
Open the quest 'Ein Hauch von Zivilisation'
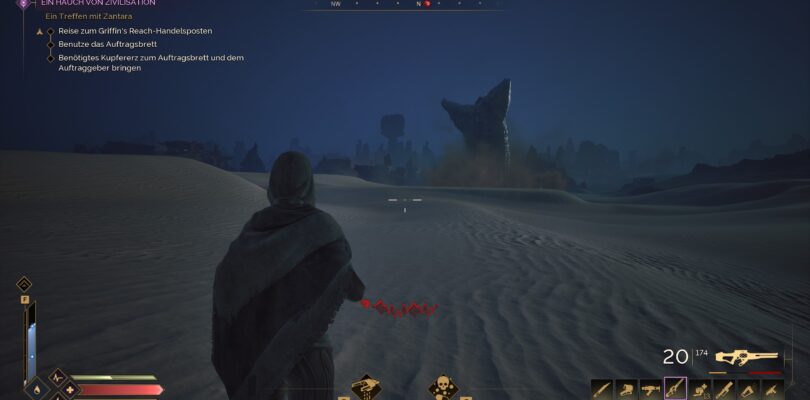97,4
